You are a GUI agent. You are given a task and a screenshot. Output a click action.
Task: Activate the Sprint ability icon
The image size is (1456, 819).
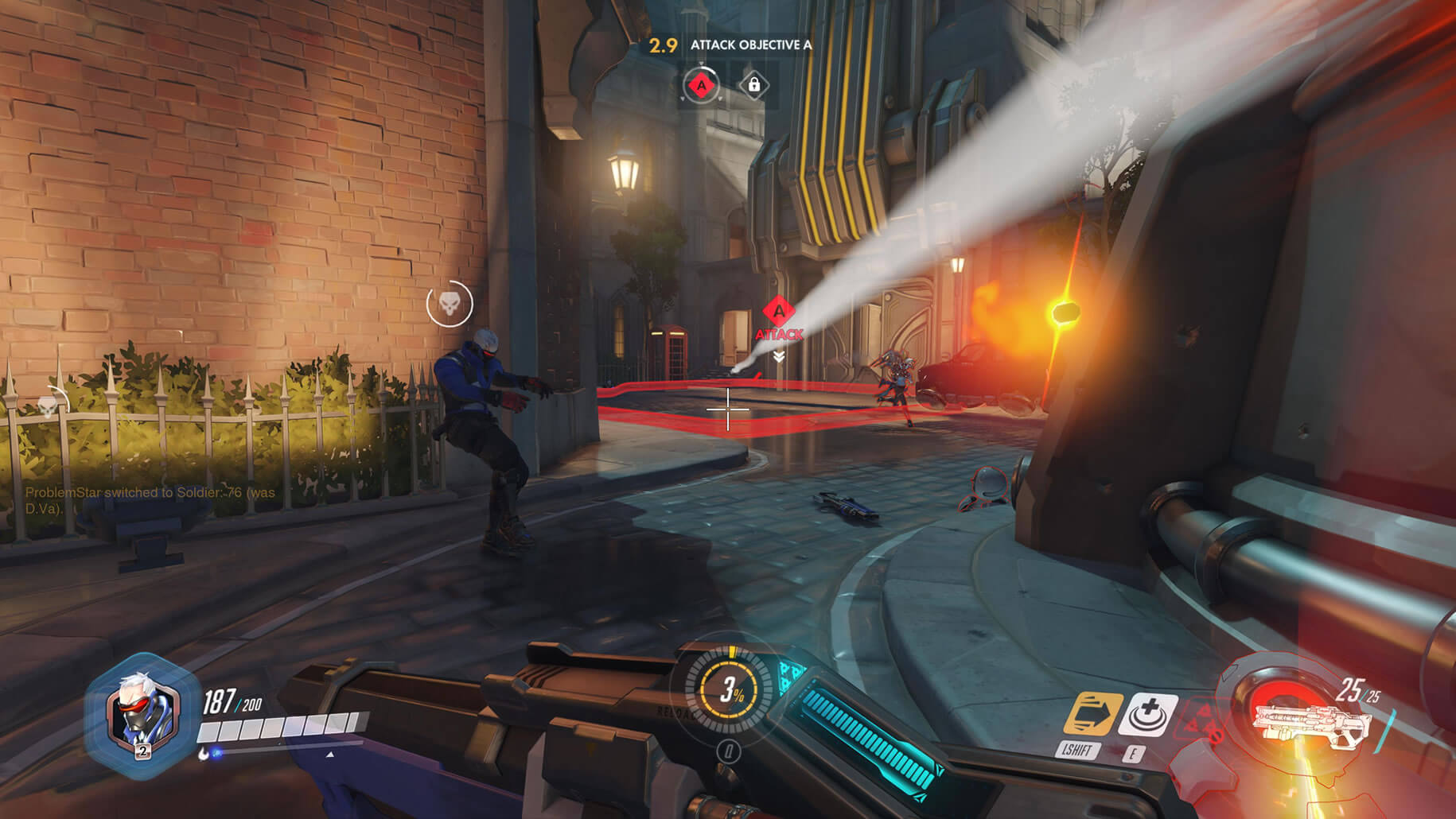[1092, 713]
